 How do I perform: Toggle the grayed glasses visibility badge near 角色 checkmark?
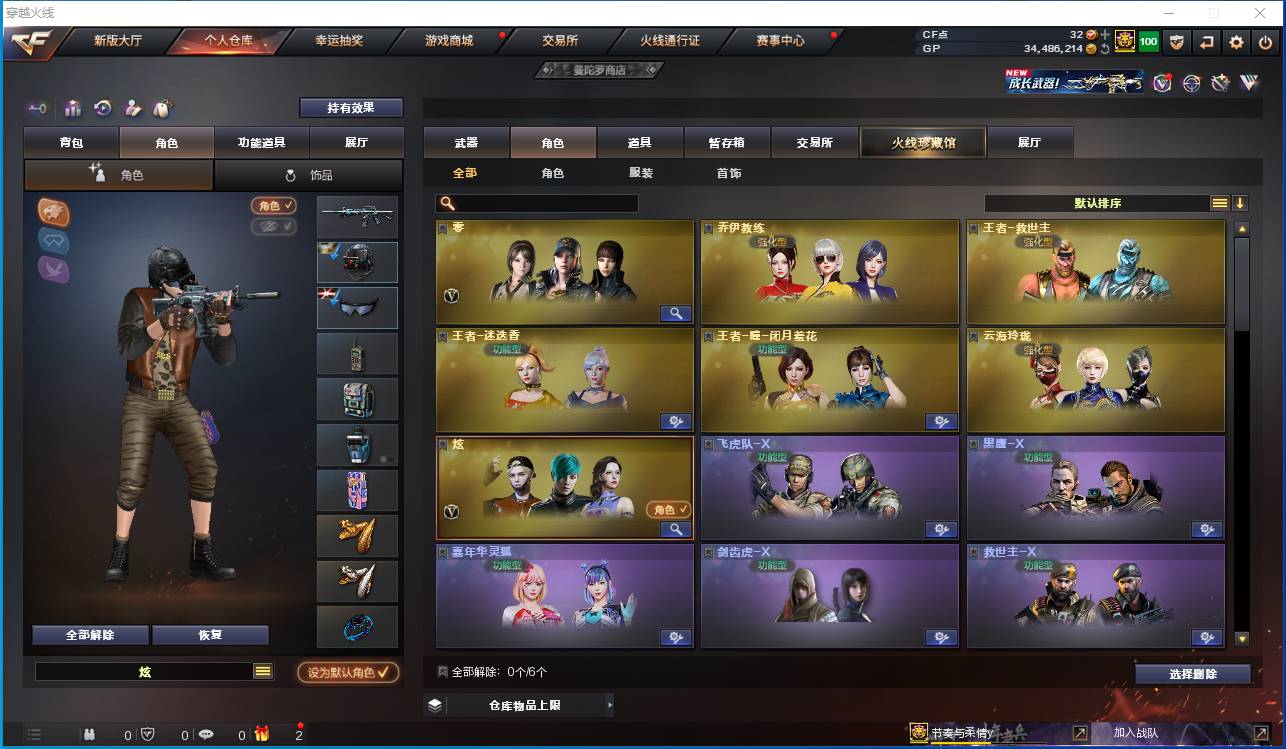[x=272, y=226]
